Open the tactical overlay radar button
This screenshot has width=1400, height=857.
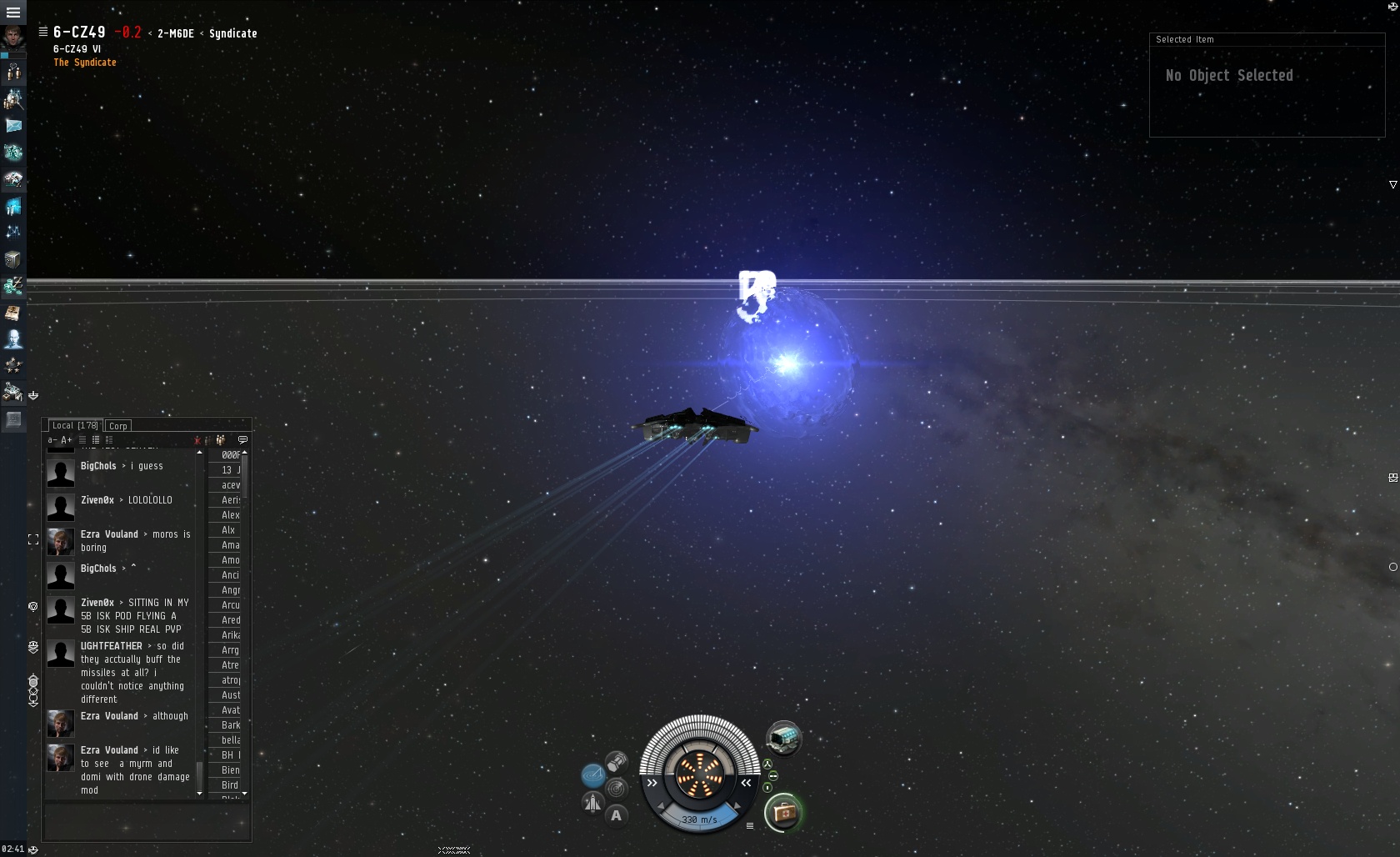click(617, 788)
